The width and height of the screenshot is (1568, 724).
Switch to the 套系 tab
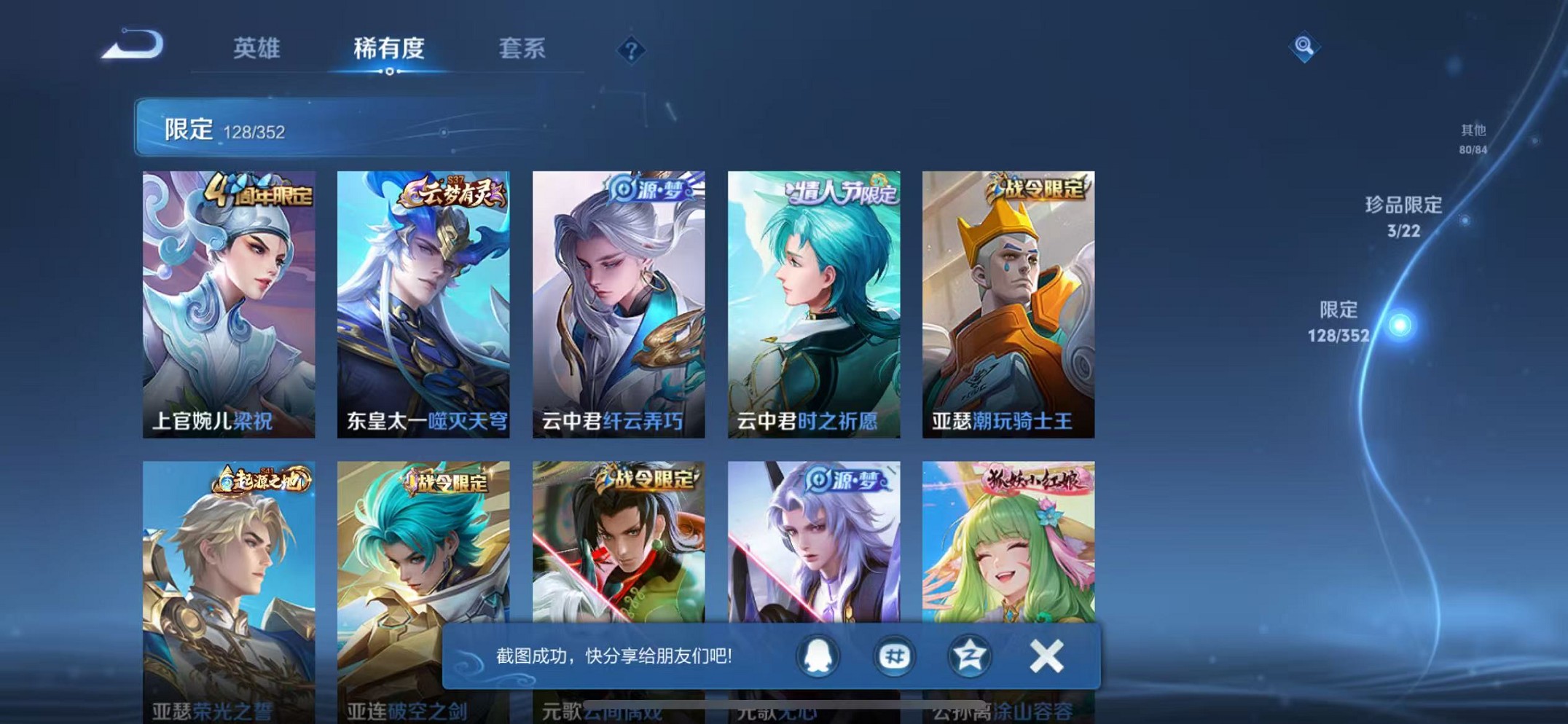[x=522, y=49]
